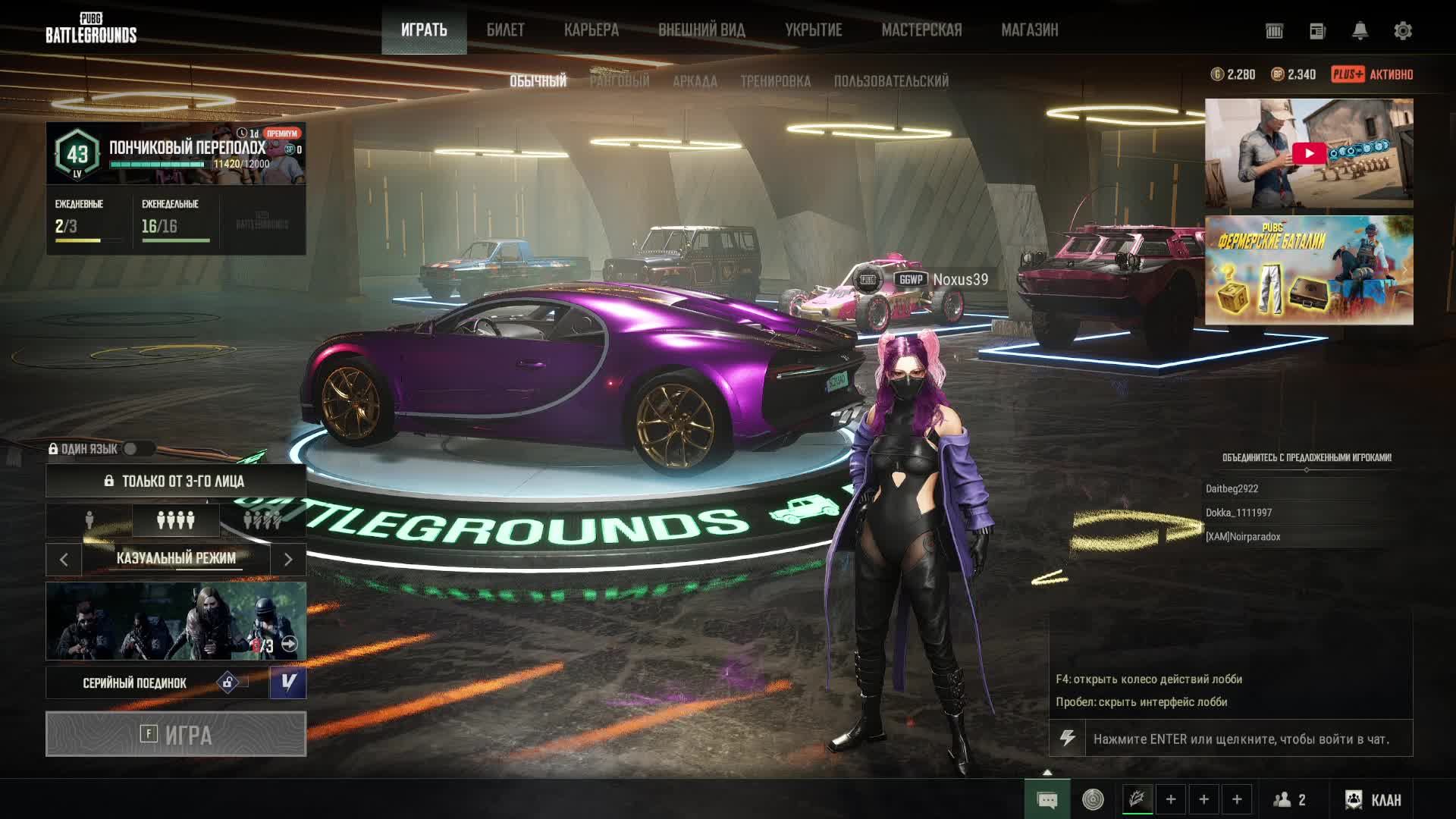The height and width of the screenshot is (819, 1456).
Task: Toggle the ОДИН ЯЗЫК switch
Action: point(132,449)
